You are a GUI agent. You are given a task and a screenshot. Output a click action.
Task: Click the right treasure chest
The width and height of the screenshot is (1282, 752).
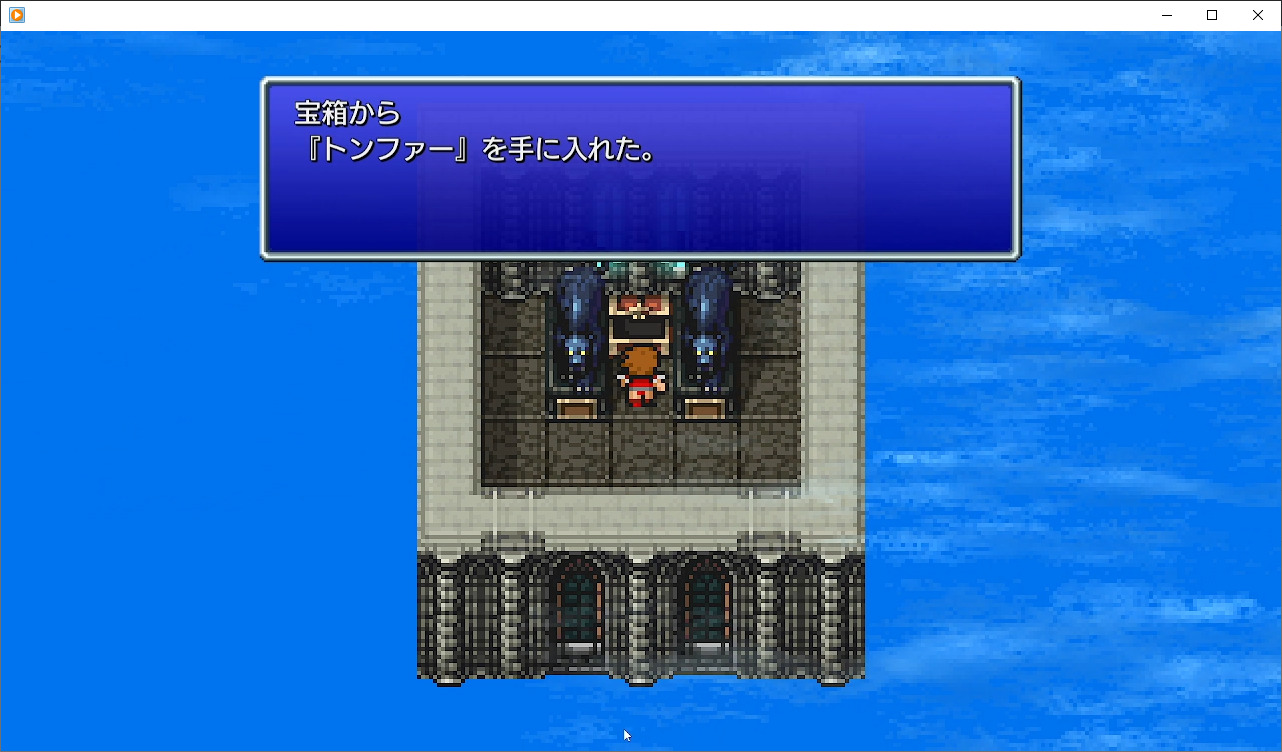tap(703, 407)
